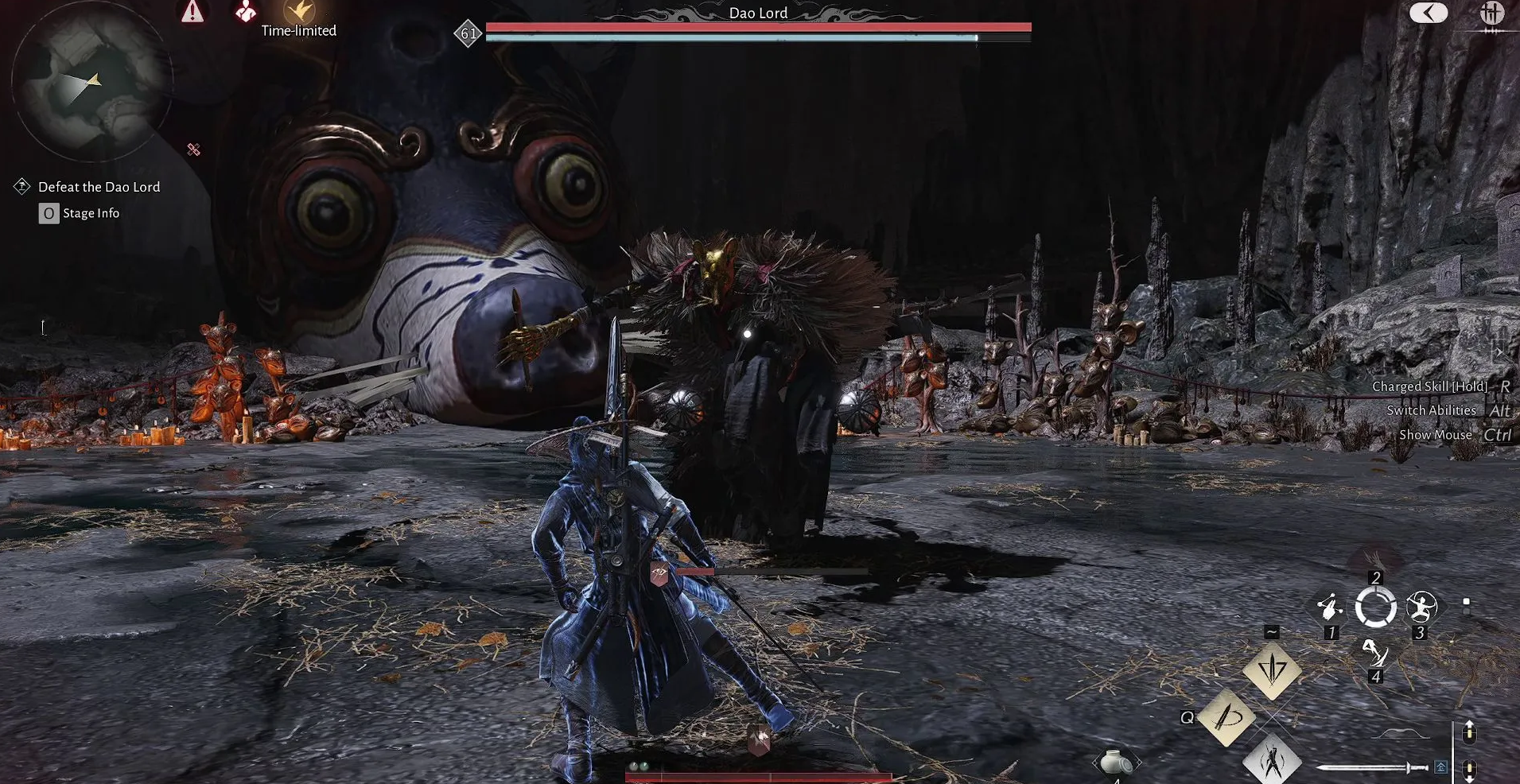Viewport: 1520px width, 784px height.
Task: Click the red crossed-chain marker beside minimap
Action: click(193, 149)
